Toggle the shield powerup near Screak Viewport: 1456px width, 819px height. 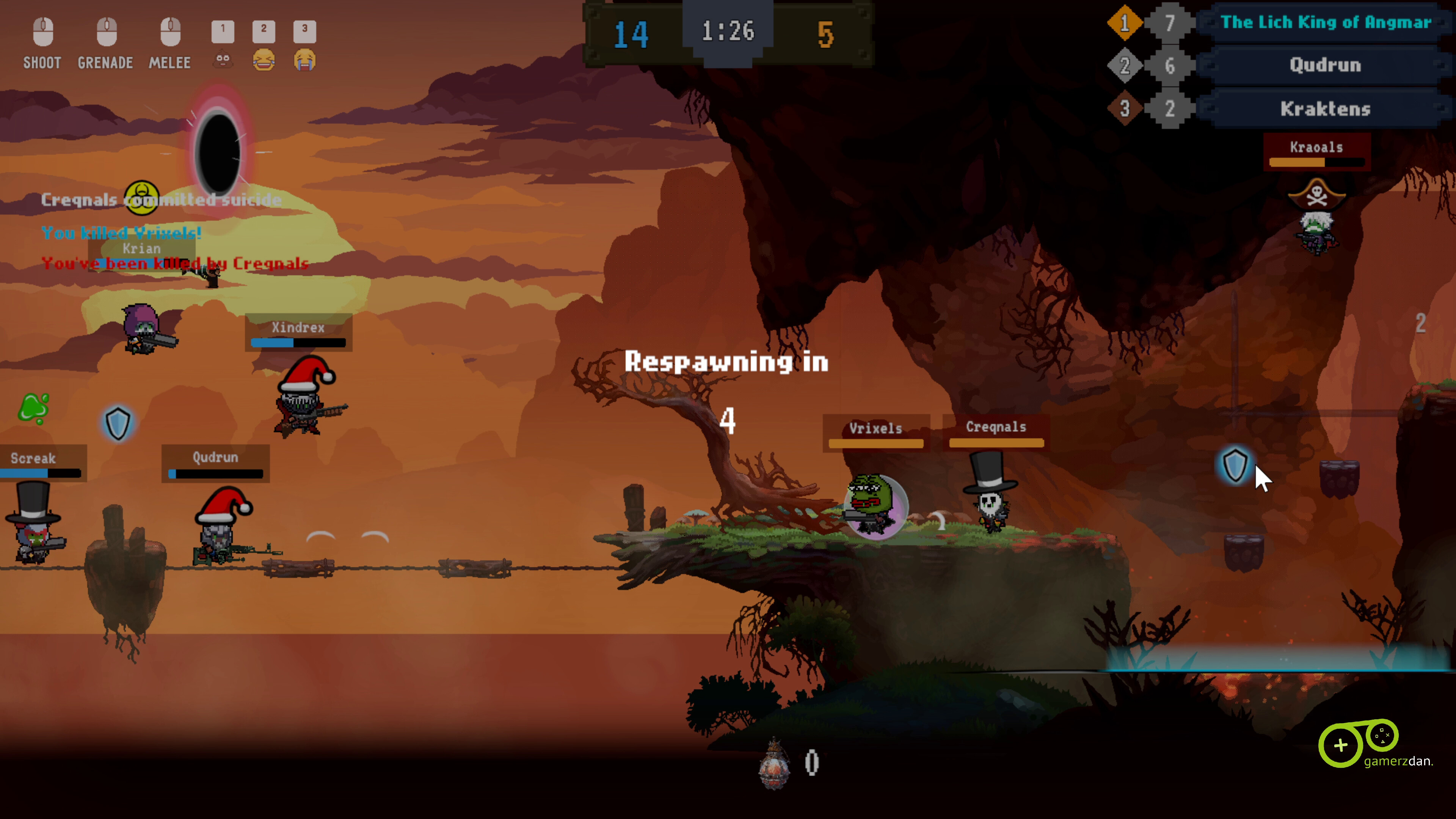118,424
